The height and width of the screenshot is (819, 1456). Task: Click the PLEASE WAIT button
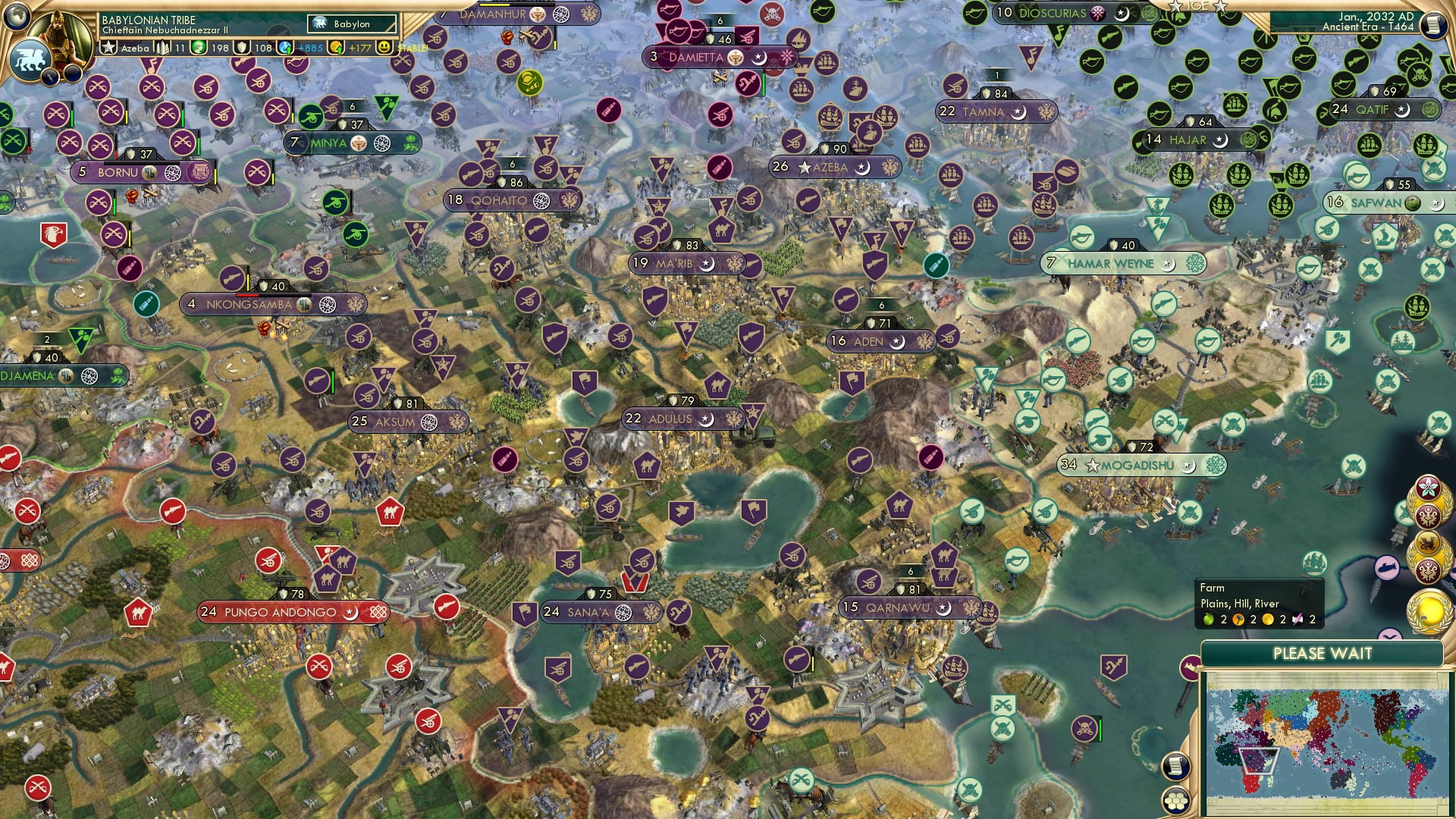(x=1323, y=653)
